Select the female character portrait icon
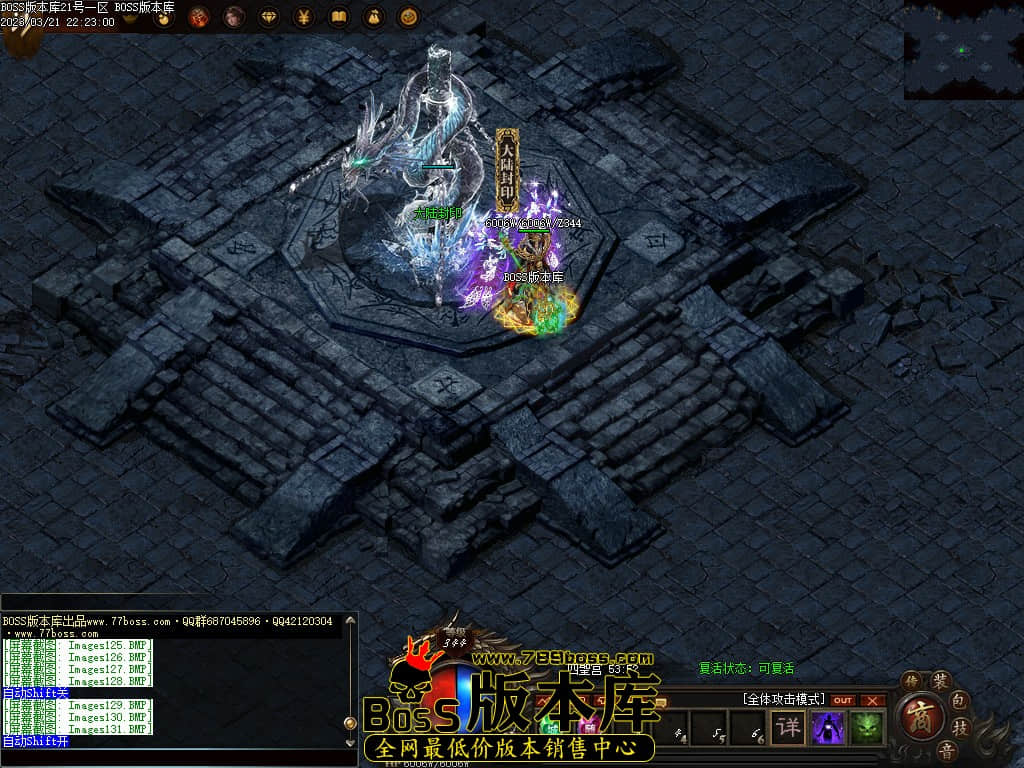1024x768 pixels. 234,17
